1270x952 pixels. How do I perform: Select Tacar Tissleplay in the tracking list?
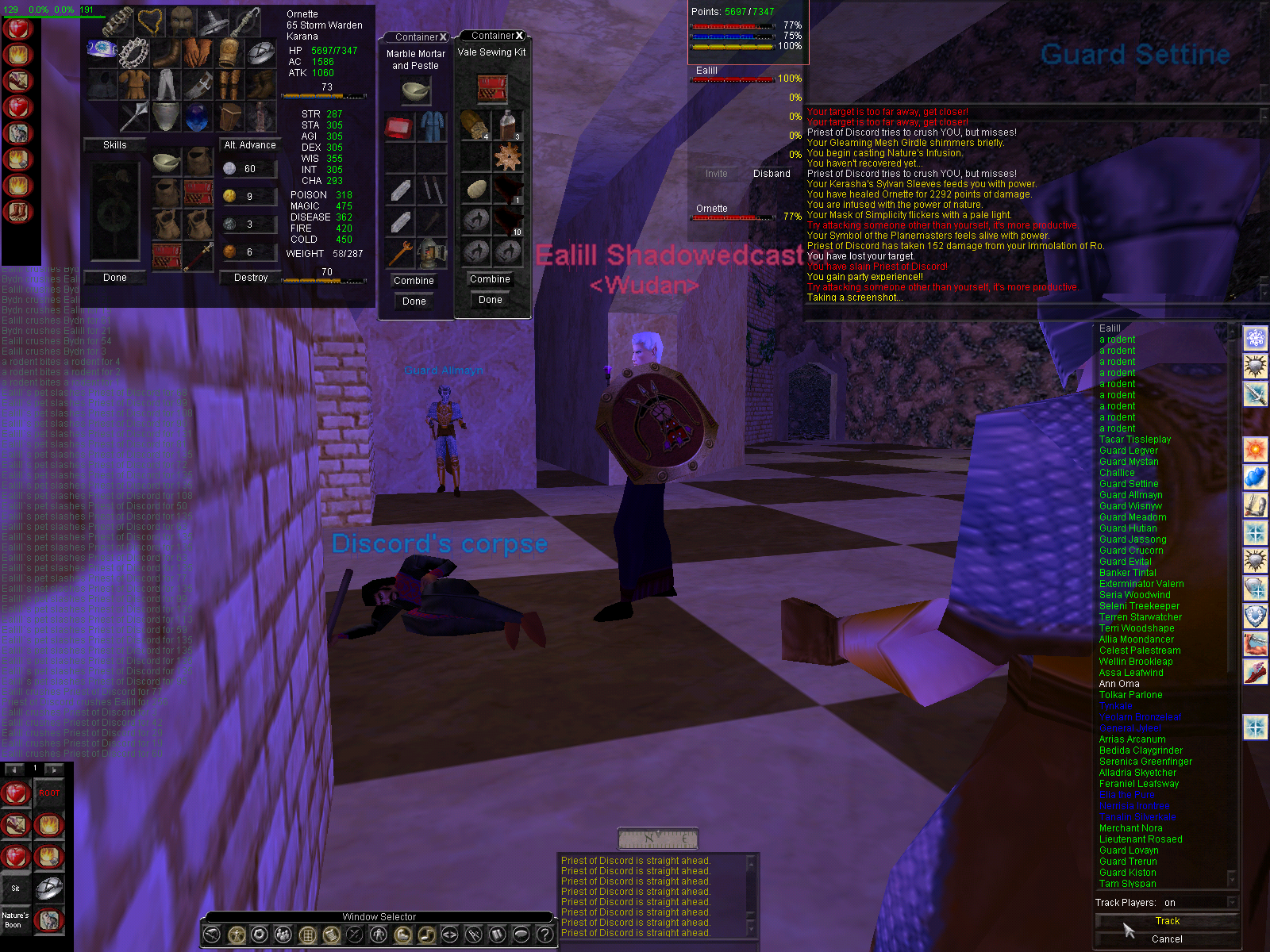coord(1134,440)
